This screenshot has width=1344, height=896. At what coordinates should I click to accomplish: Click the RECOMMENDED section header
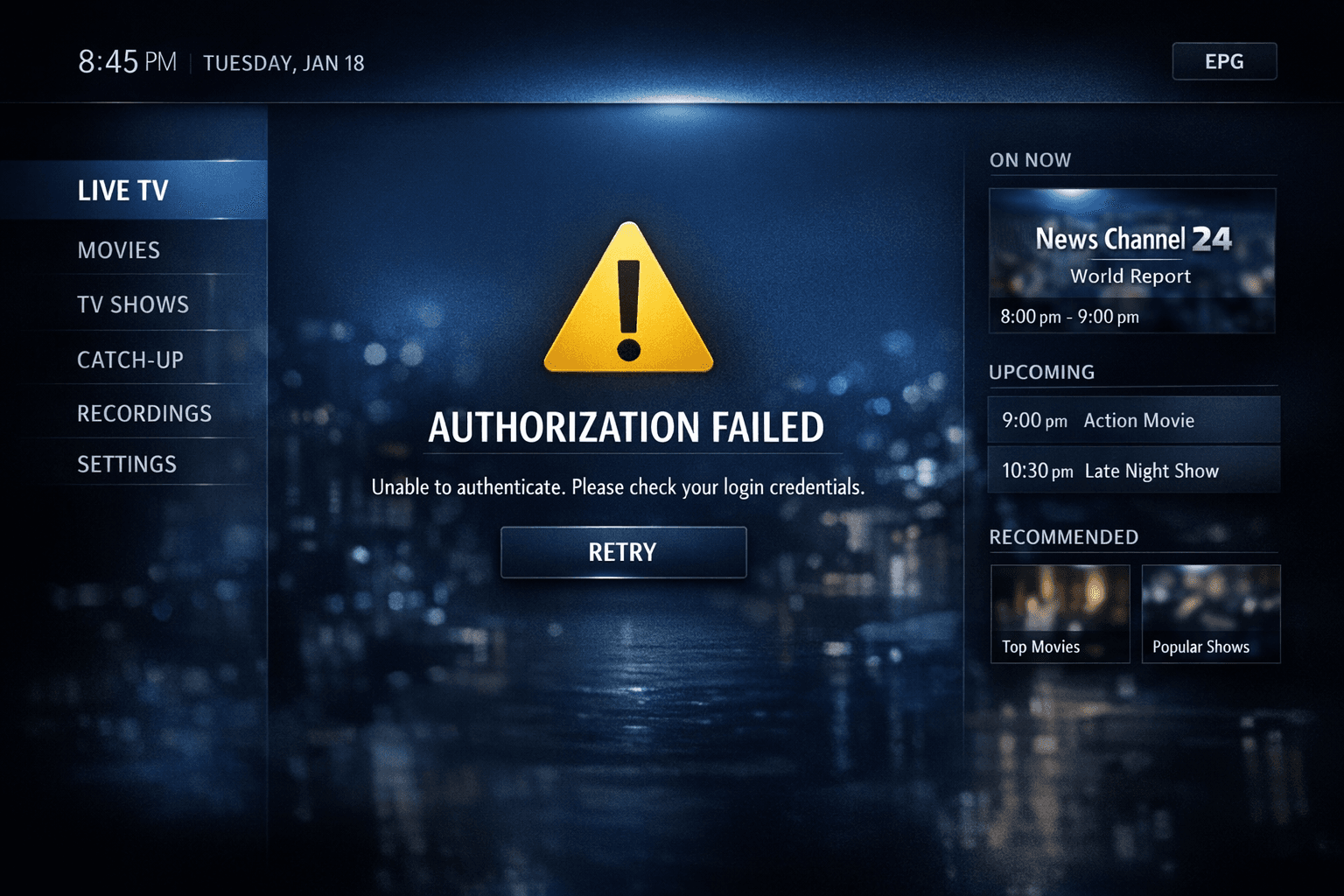(x=1063, y=536)
